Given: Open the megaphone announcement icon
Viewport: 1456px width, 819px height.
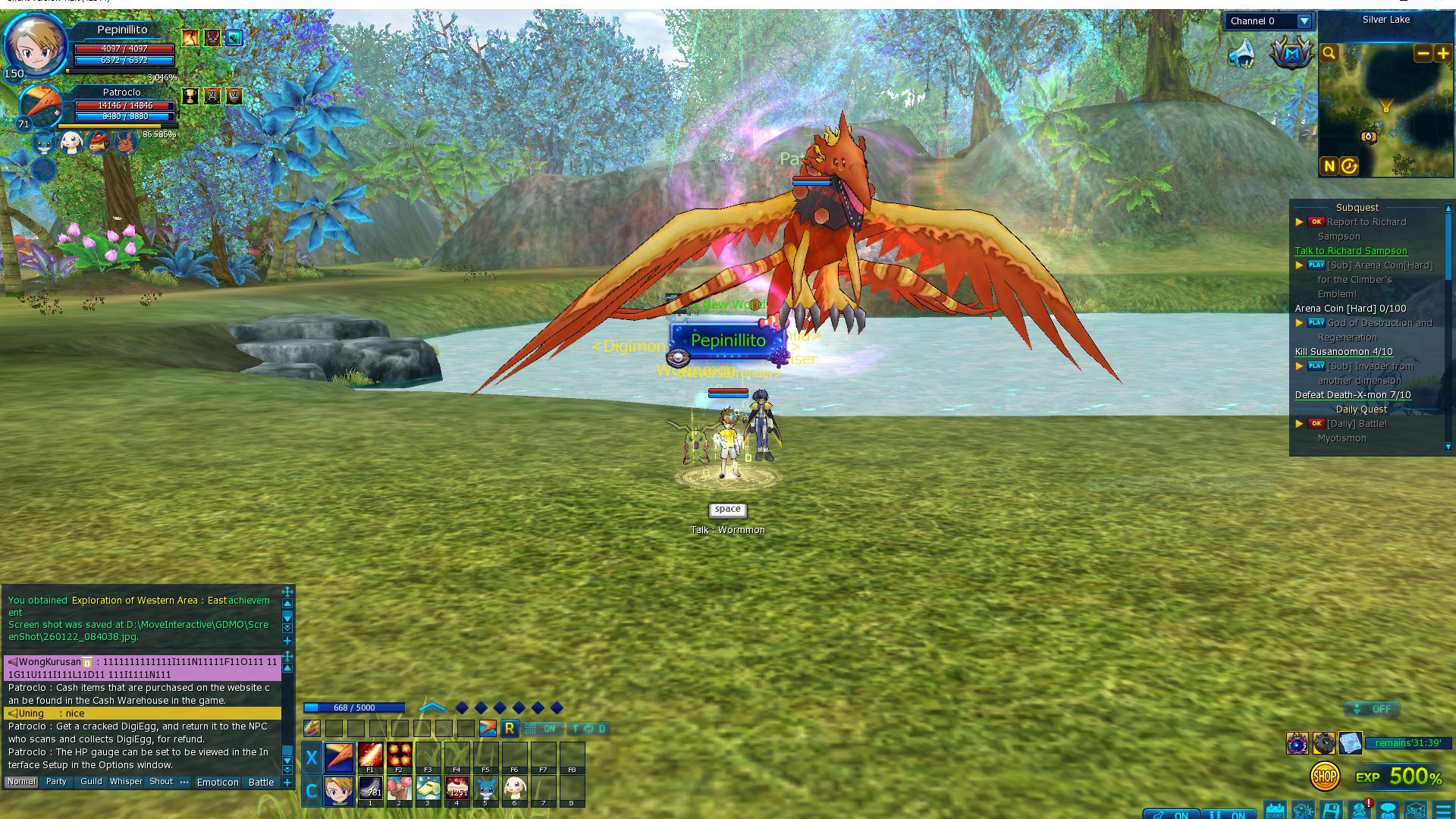Looking at the screenshot, I should point(1241,55).
